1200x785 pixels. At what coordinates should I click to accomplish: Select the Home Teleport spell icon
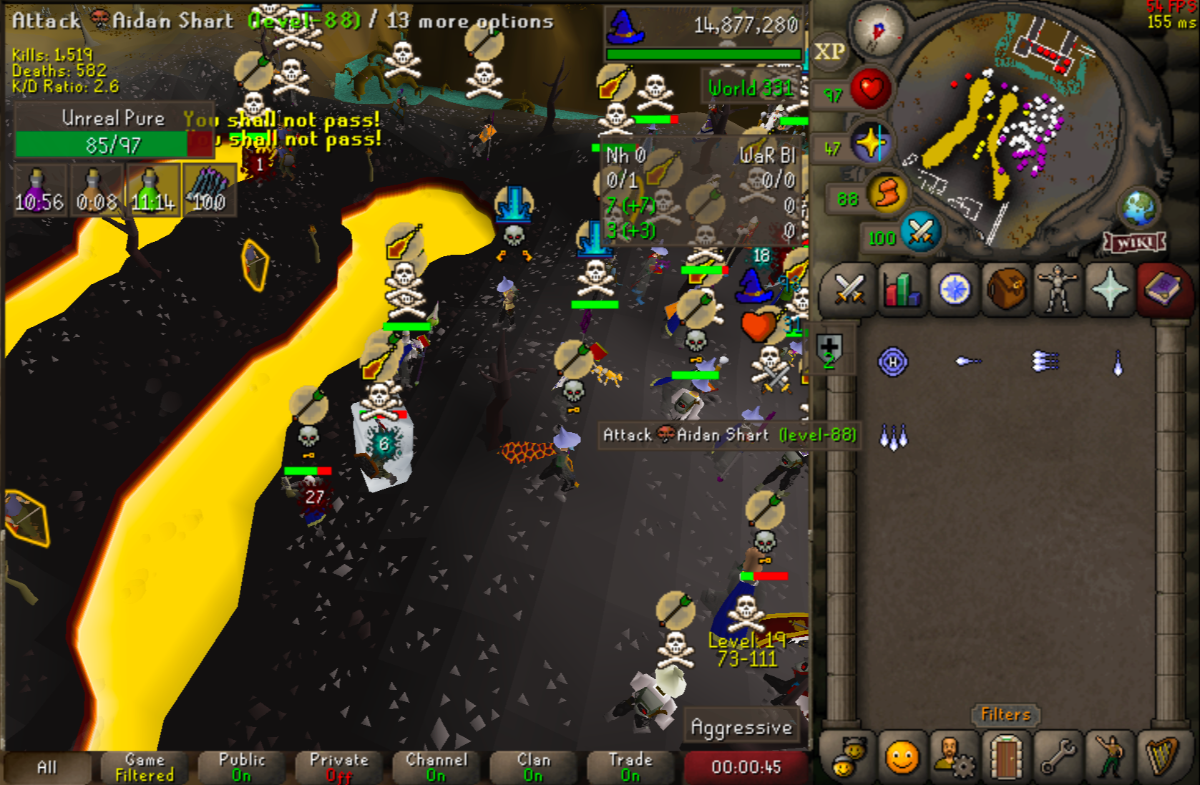click(893, 361)
